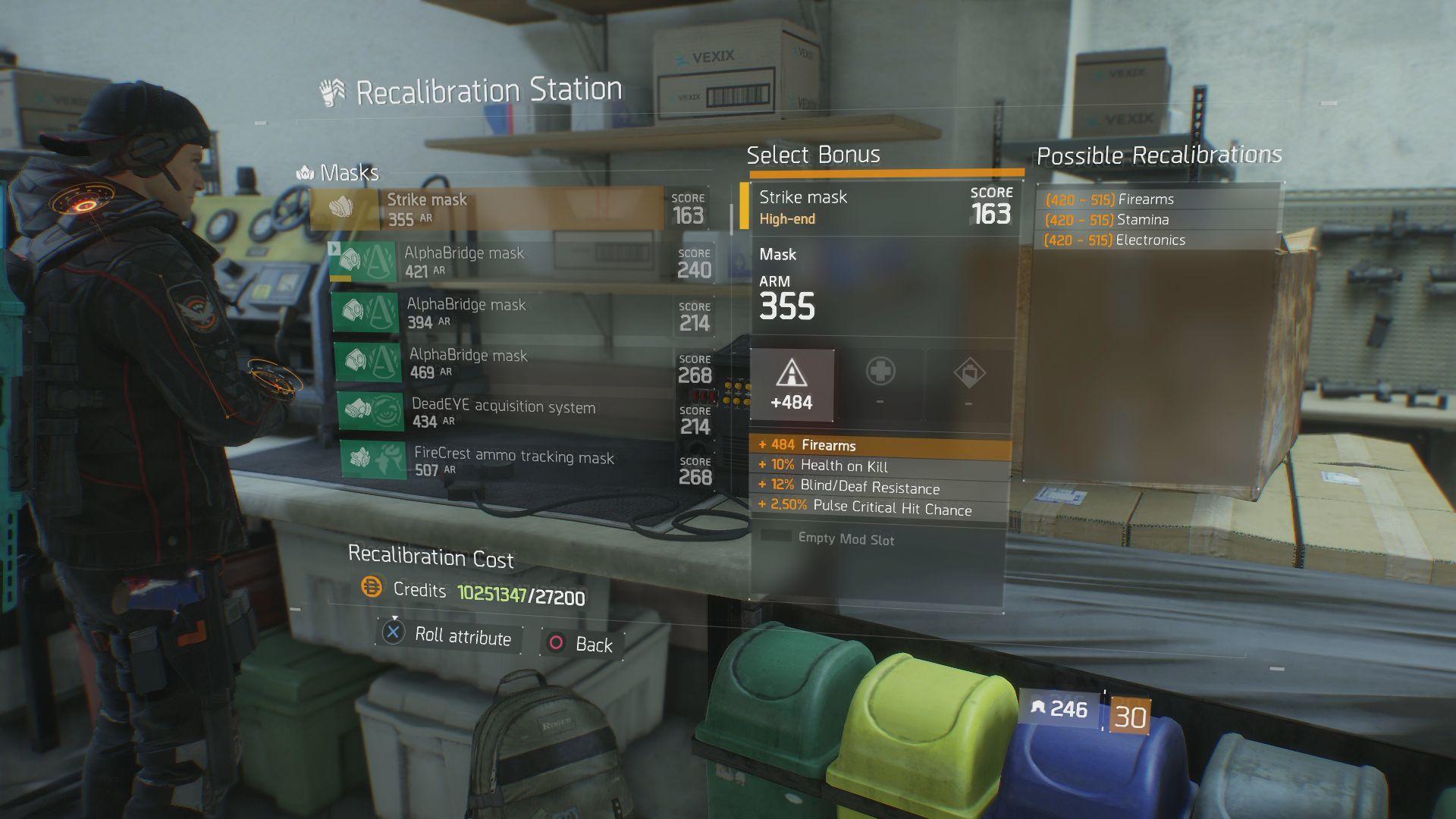
Task: Select the empty Stamina cross bonus tile
Action: (880, 384)
